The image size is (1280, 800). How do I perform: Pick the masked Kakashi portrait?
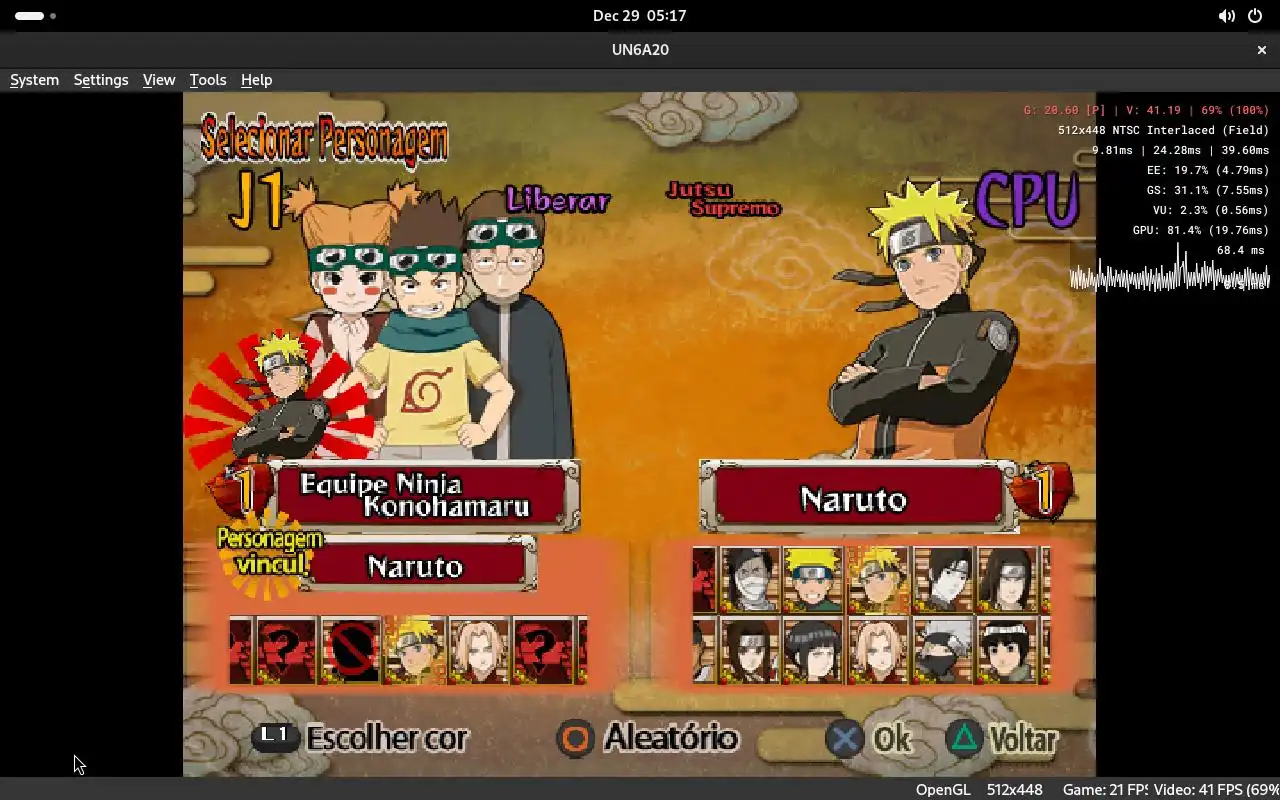click(x=943, y=650)
